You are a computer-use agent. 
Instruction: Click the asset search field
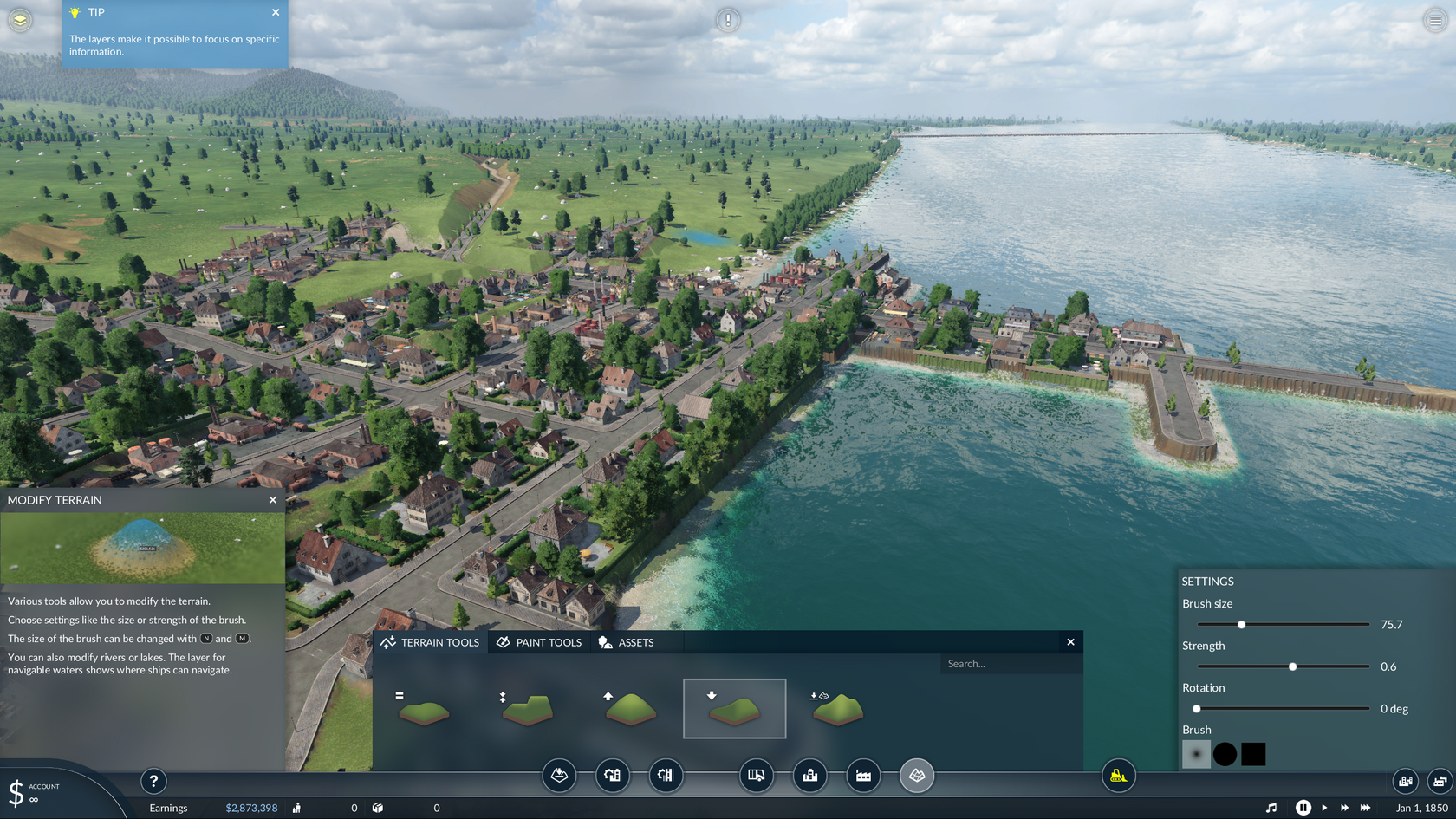click(x=1010, y=664)
